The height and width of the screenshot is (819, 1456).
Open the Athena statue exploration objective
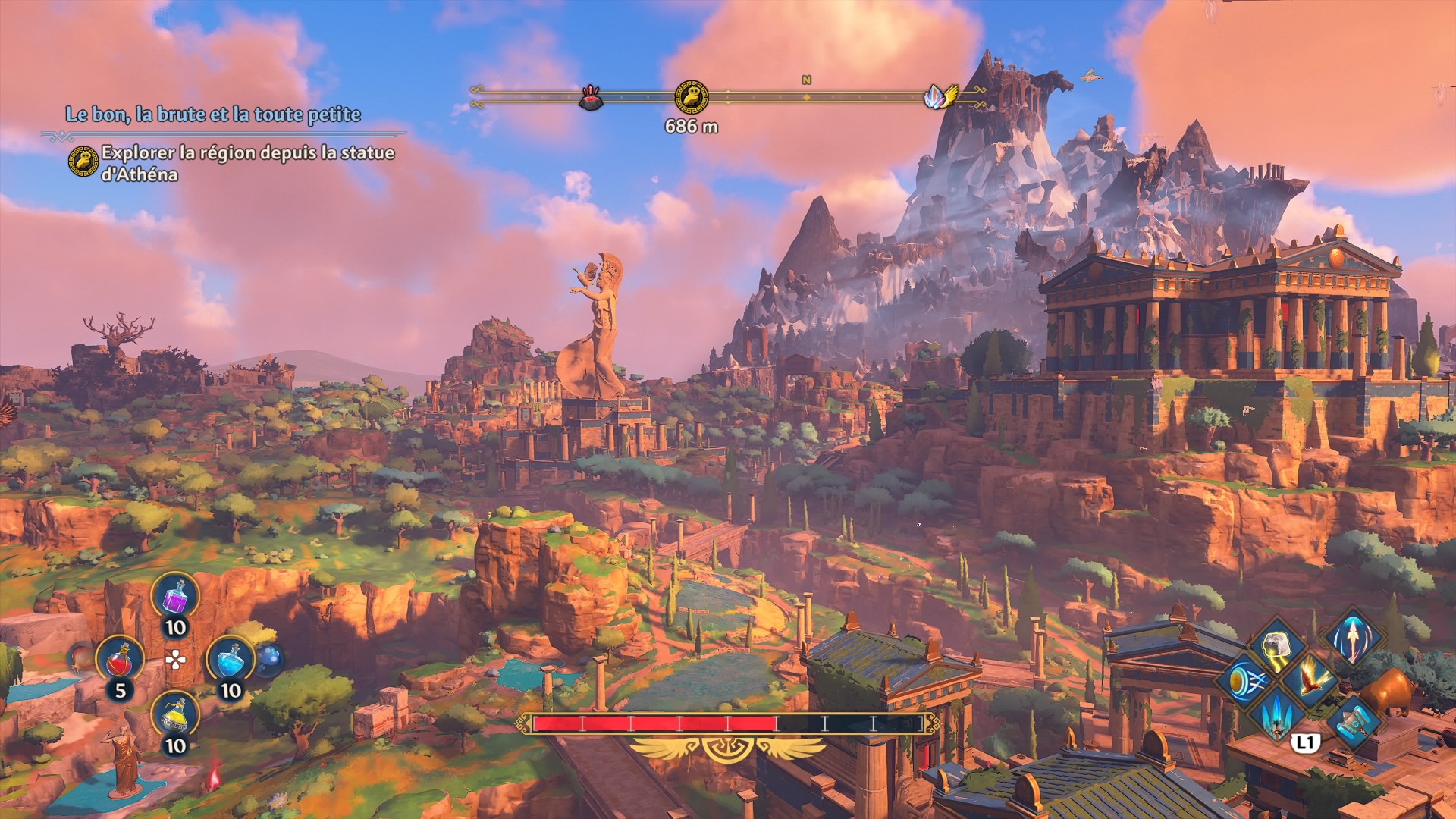pyautogui.click(x=247, y=163)
